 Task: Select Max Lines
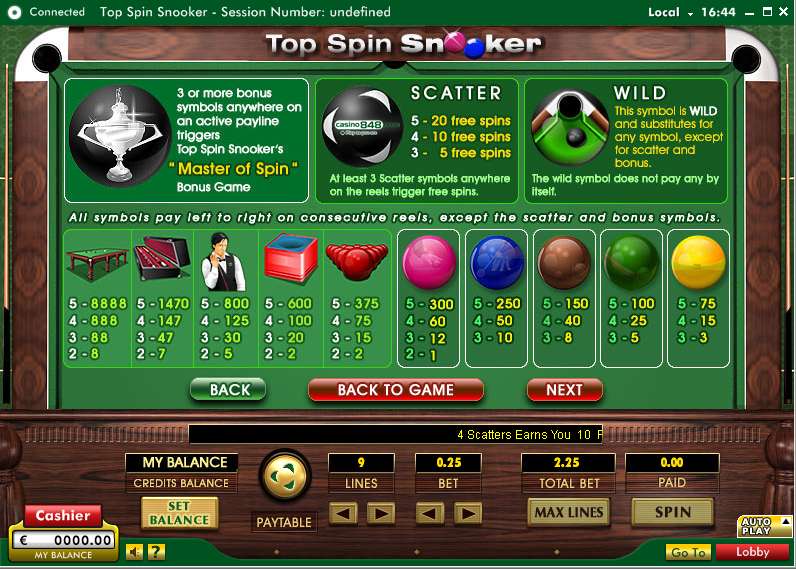point(569,512)
